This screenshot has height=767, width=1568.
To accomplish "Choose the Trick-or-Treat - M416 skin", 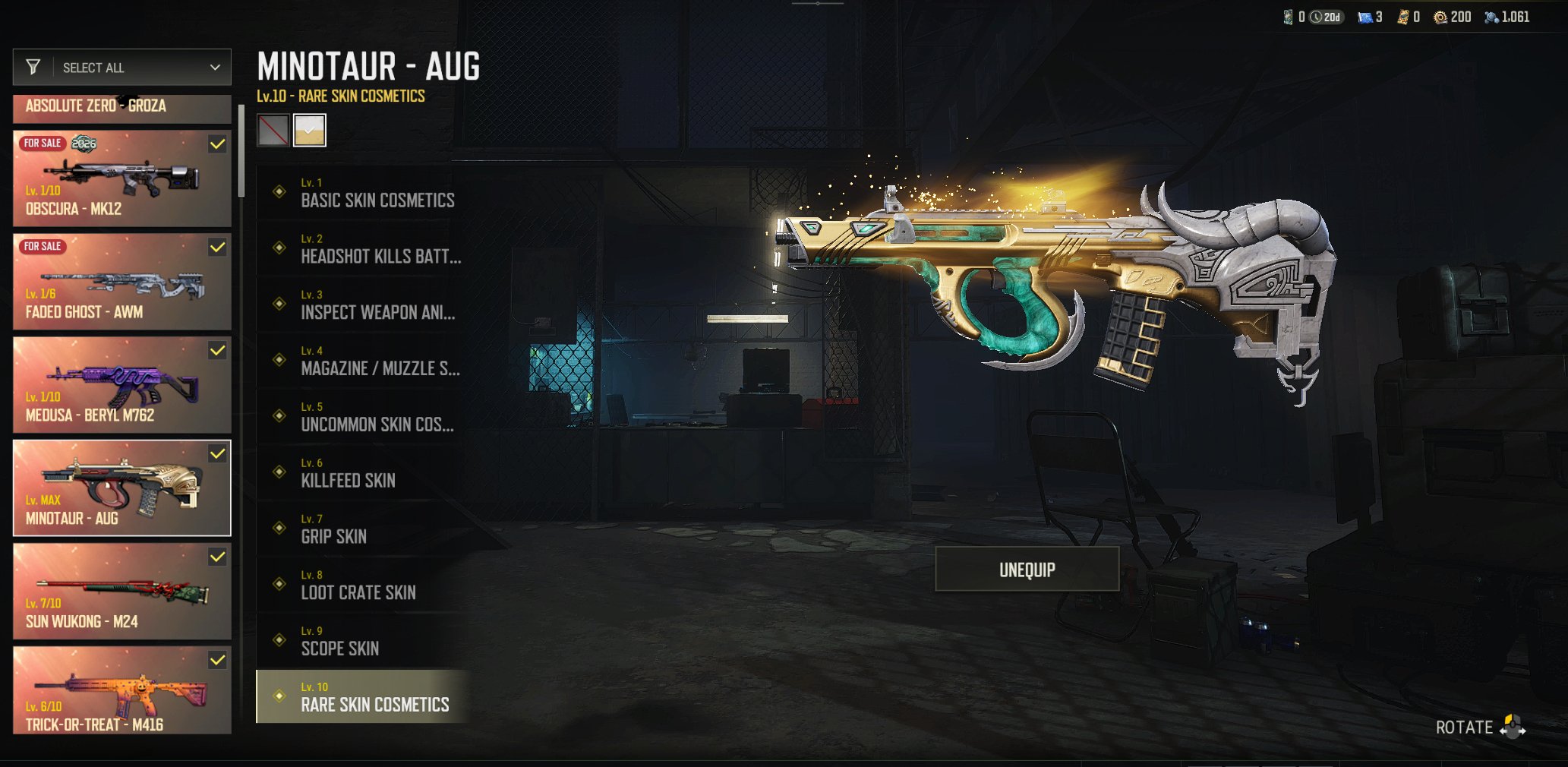I will tap(122, 690).
